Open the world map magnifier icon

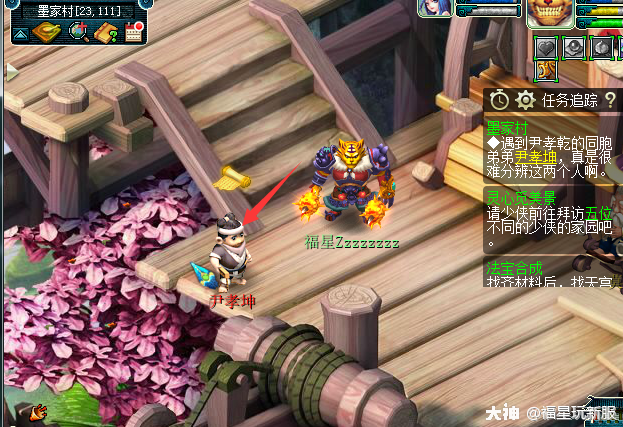(77, 32)
